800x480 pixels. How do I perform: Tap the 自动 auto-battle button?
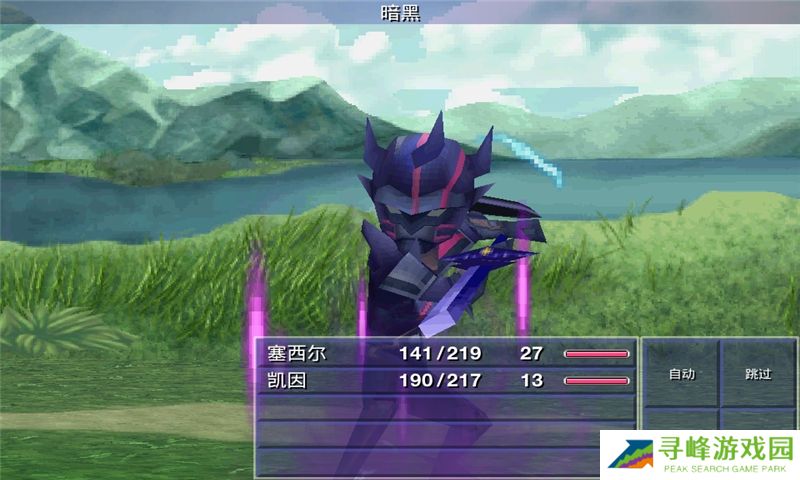pos(681,374)
